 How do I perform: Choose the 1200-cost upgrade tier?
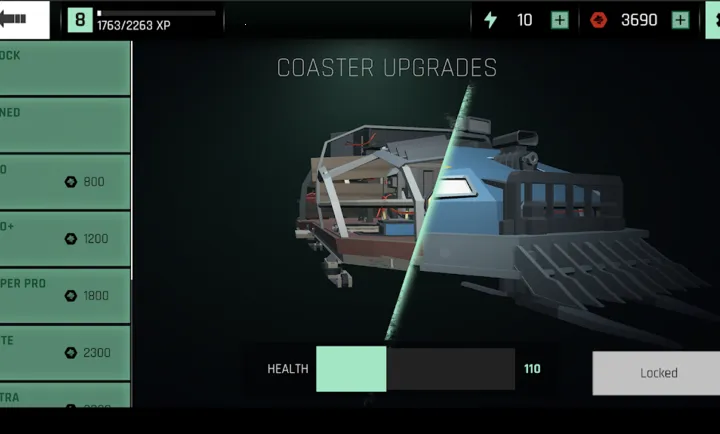pos(64,239)
